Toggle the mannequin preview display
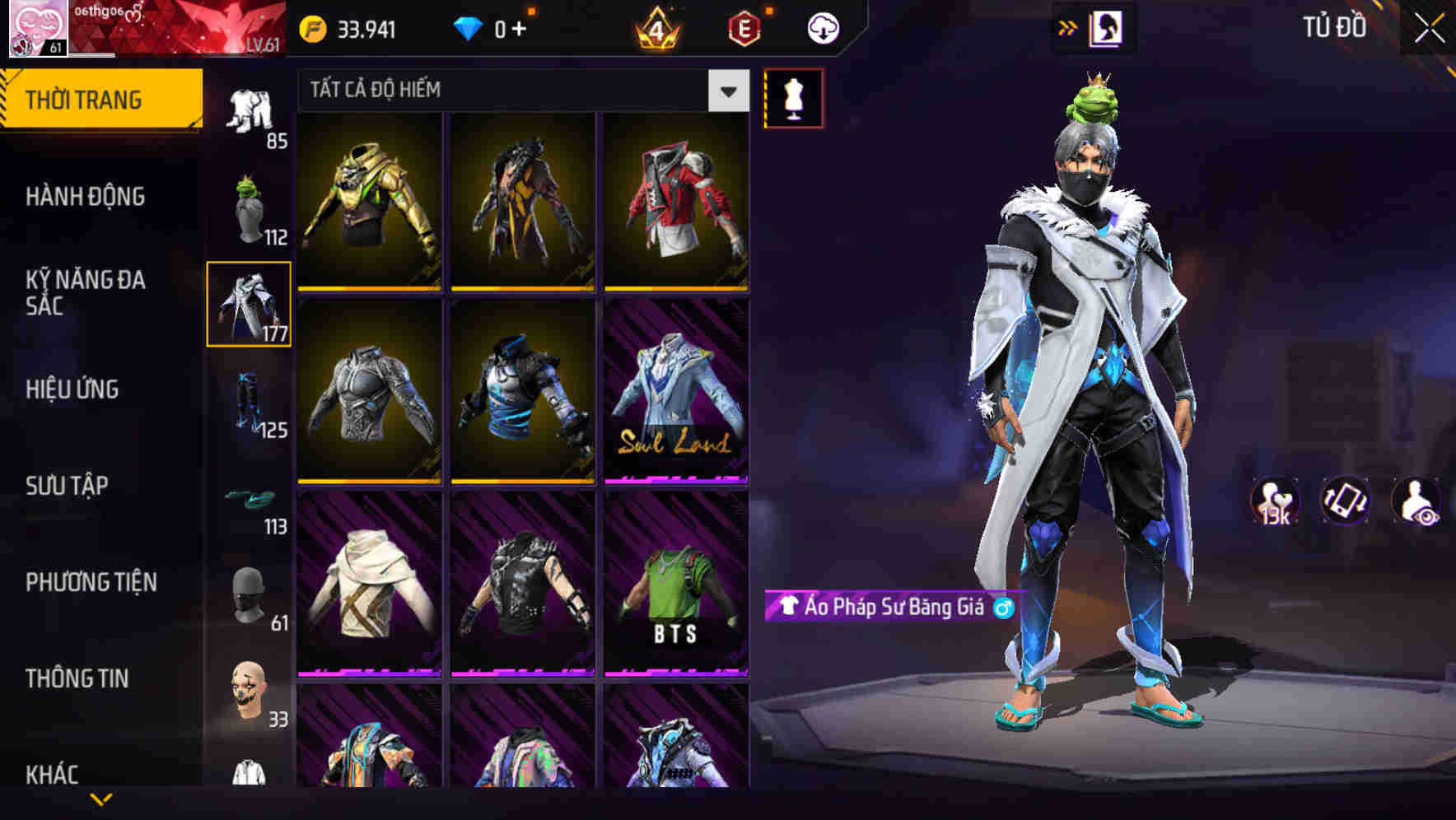 [x=791, y=99]
